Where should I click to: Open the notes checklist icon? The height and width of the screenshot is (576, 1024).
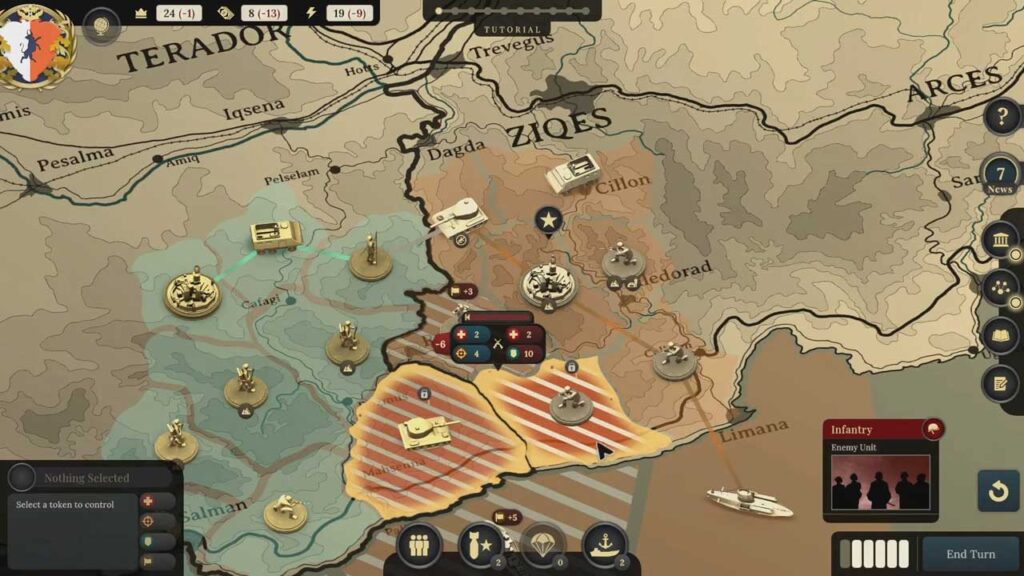[x=1000, y=383]
